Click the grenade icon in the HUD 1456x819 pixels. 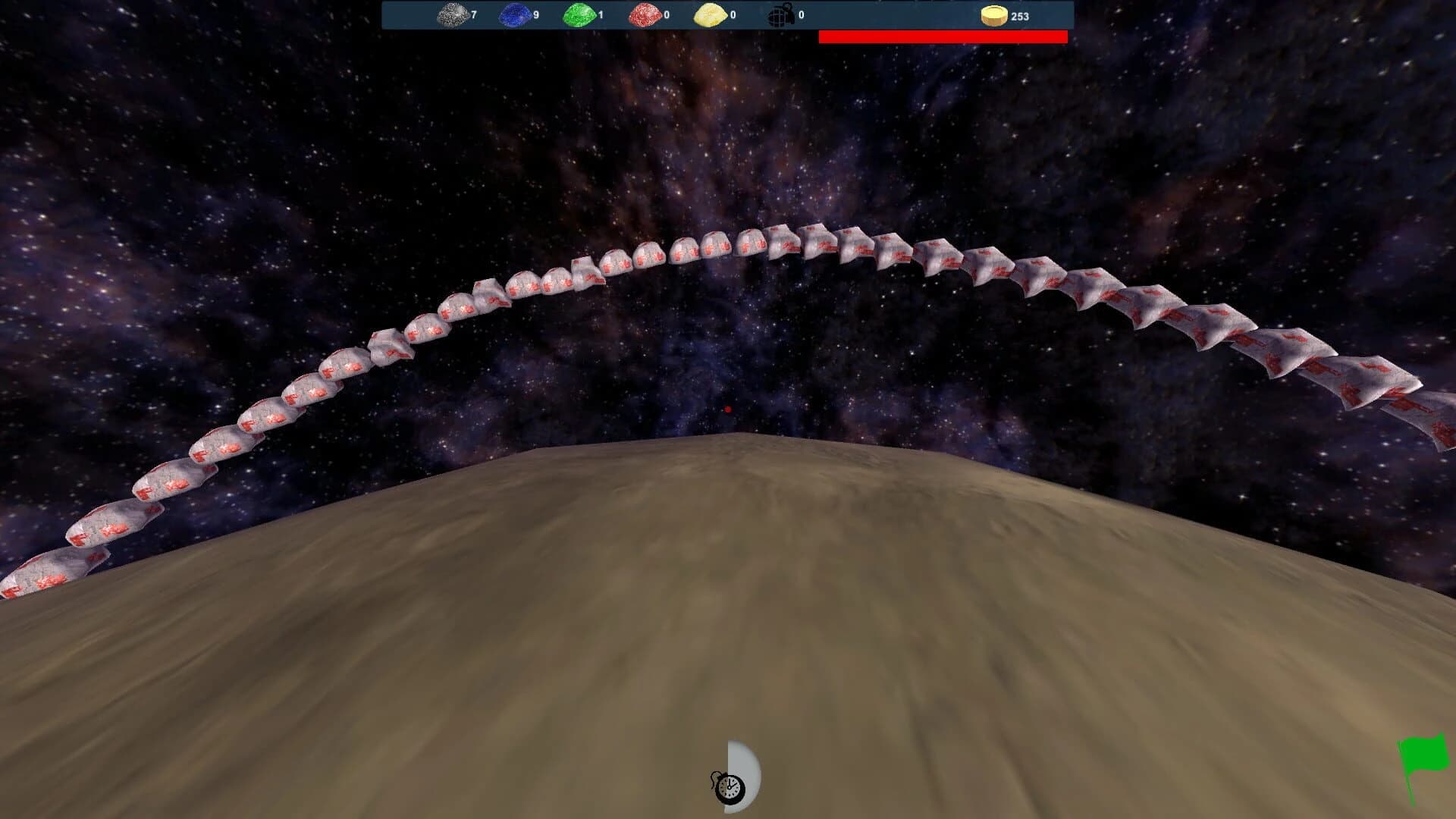point(778,13)
